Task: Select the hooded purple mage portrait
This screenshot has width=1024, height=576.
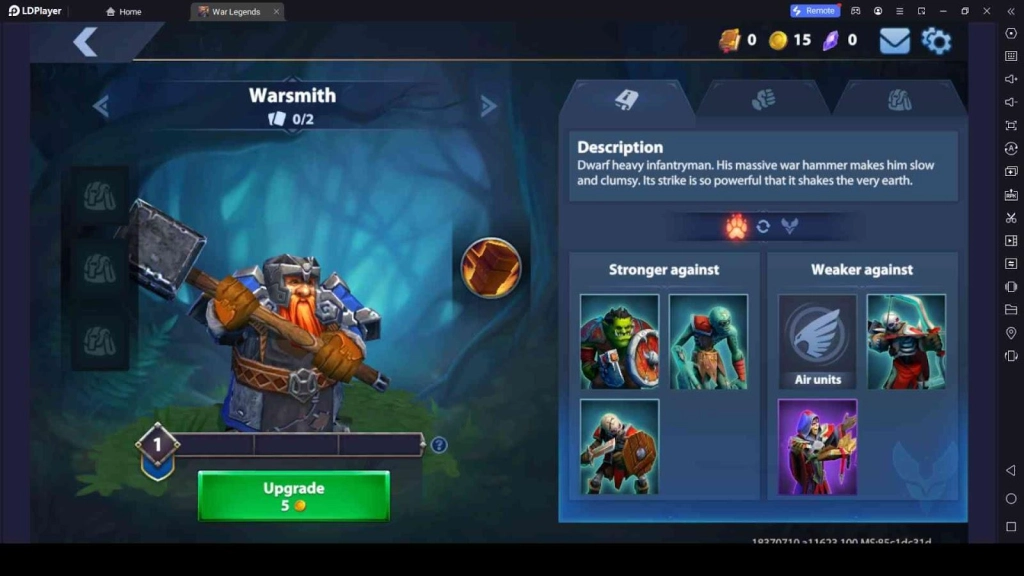Action: tap(818, 447)
